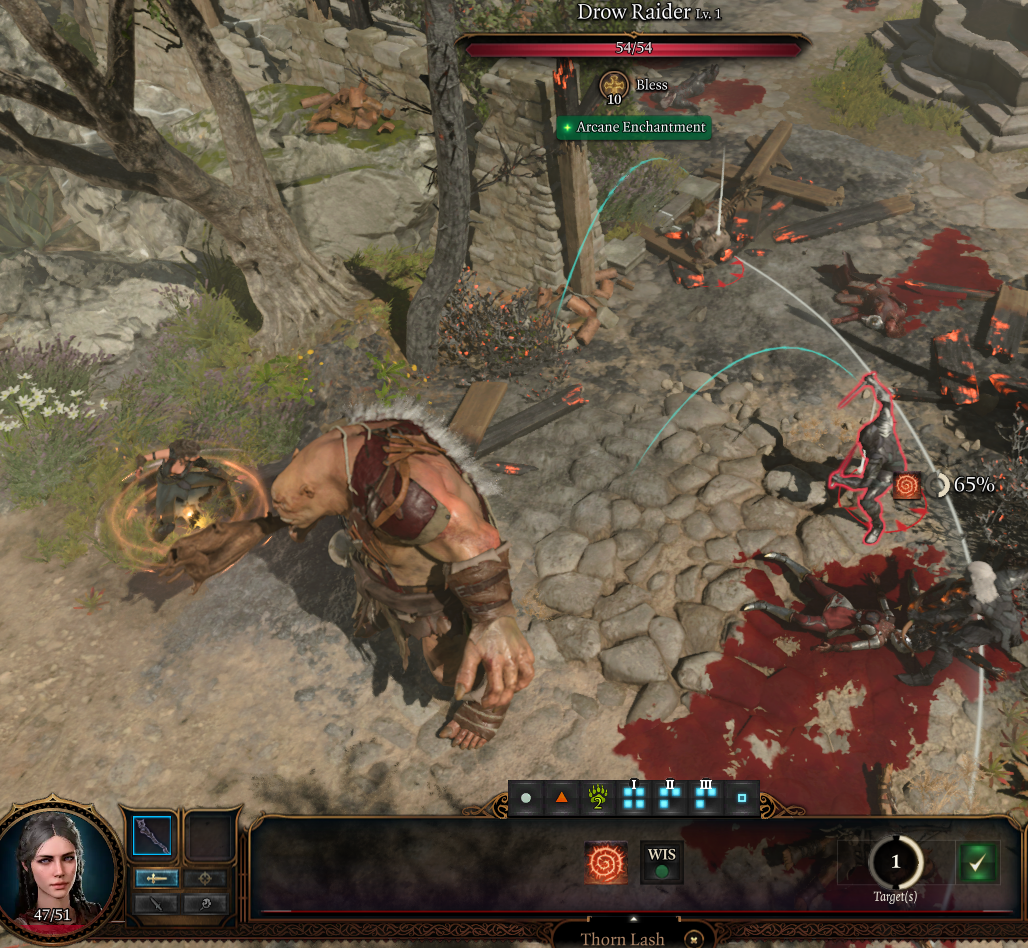Toggle the dagger button under the weapon sets
Image resolution: width=1028 pixels, height=948 pixels.
[x=157, y=903]
